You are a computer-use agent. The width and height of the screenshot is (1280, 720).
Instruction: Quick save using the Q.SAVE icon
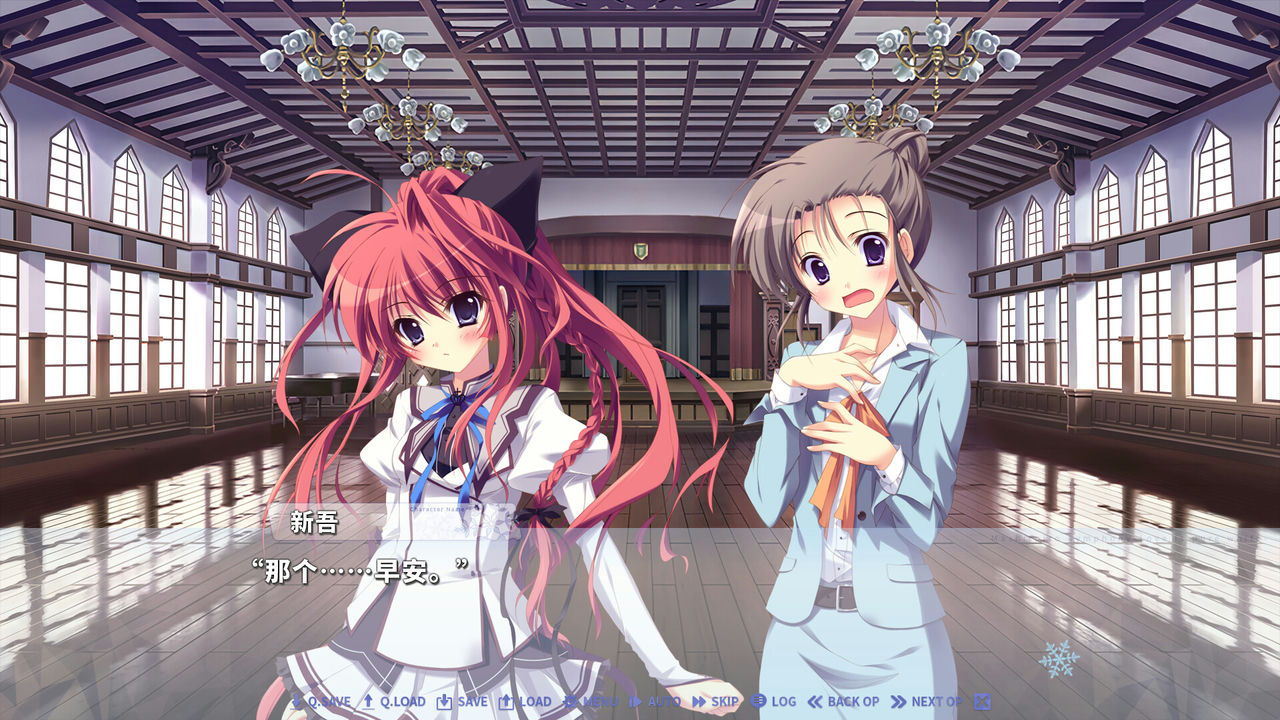(x=295, y=703)
